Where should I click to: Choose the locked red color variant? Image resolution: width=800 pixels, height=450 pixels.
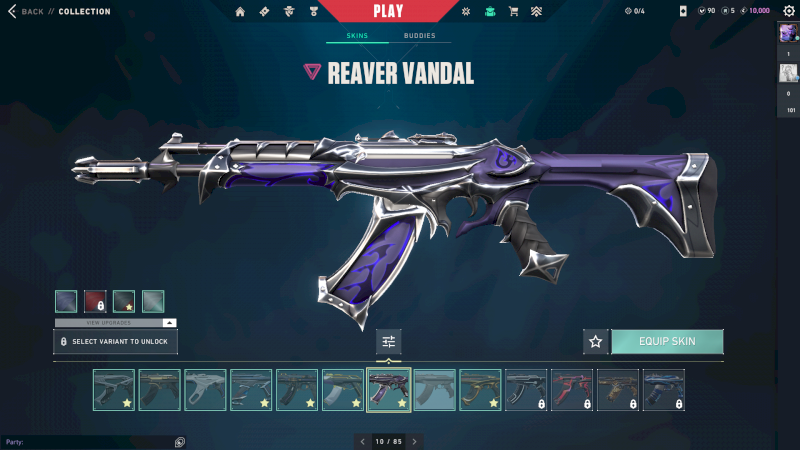pyautogui.click(x=95, y=301)
